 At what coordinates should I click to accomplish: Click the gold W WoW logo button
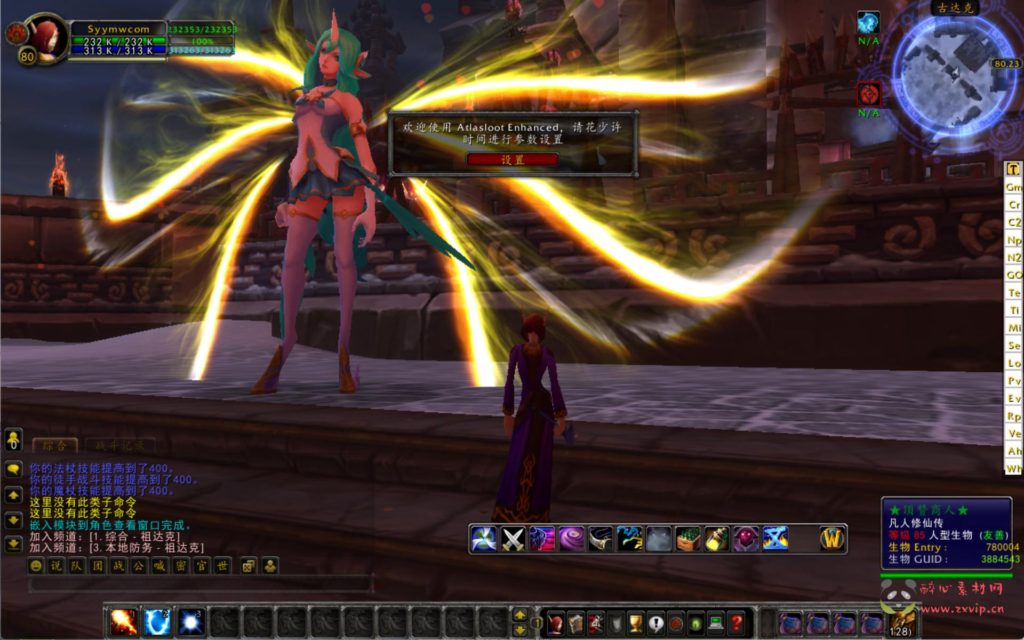[833, 539]
